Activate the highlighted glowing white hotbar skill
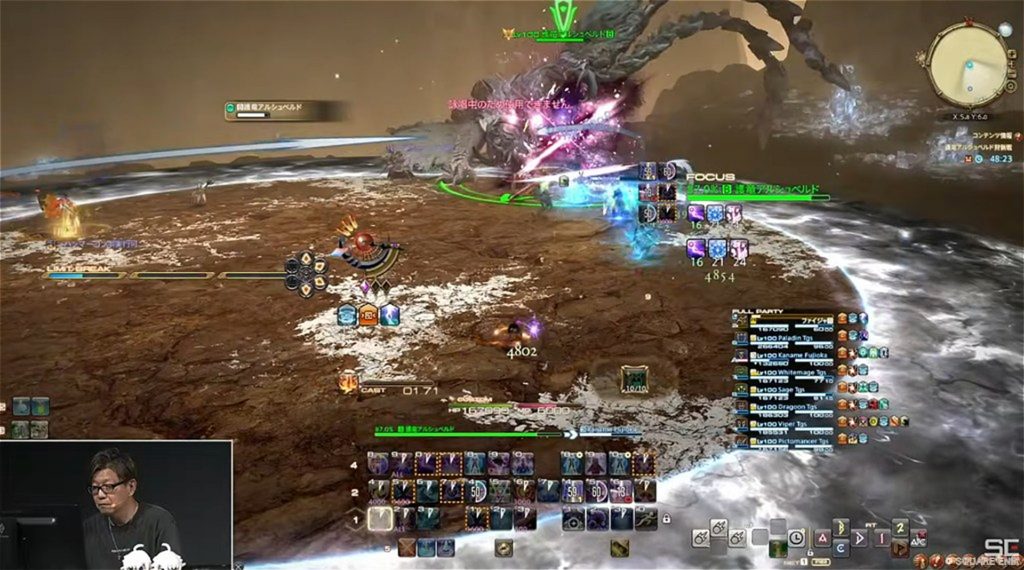The height and width of the screenshot is (570, 1024). (379, 518)
